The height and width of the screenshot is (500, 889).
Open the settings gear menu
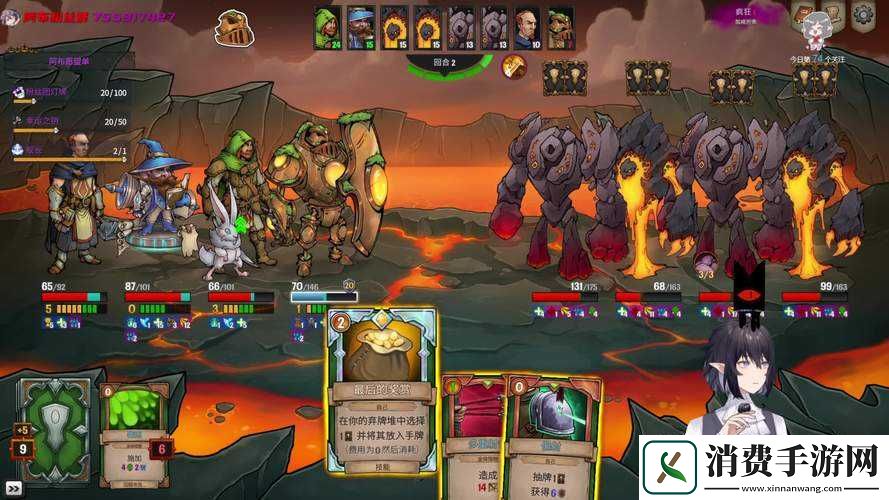pos(862,15)
